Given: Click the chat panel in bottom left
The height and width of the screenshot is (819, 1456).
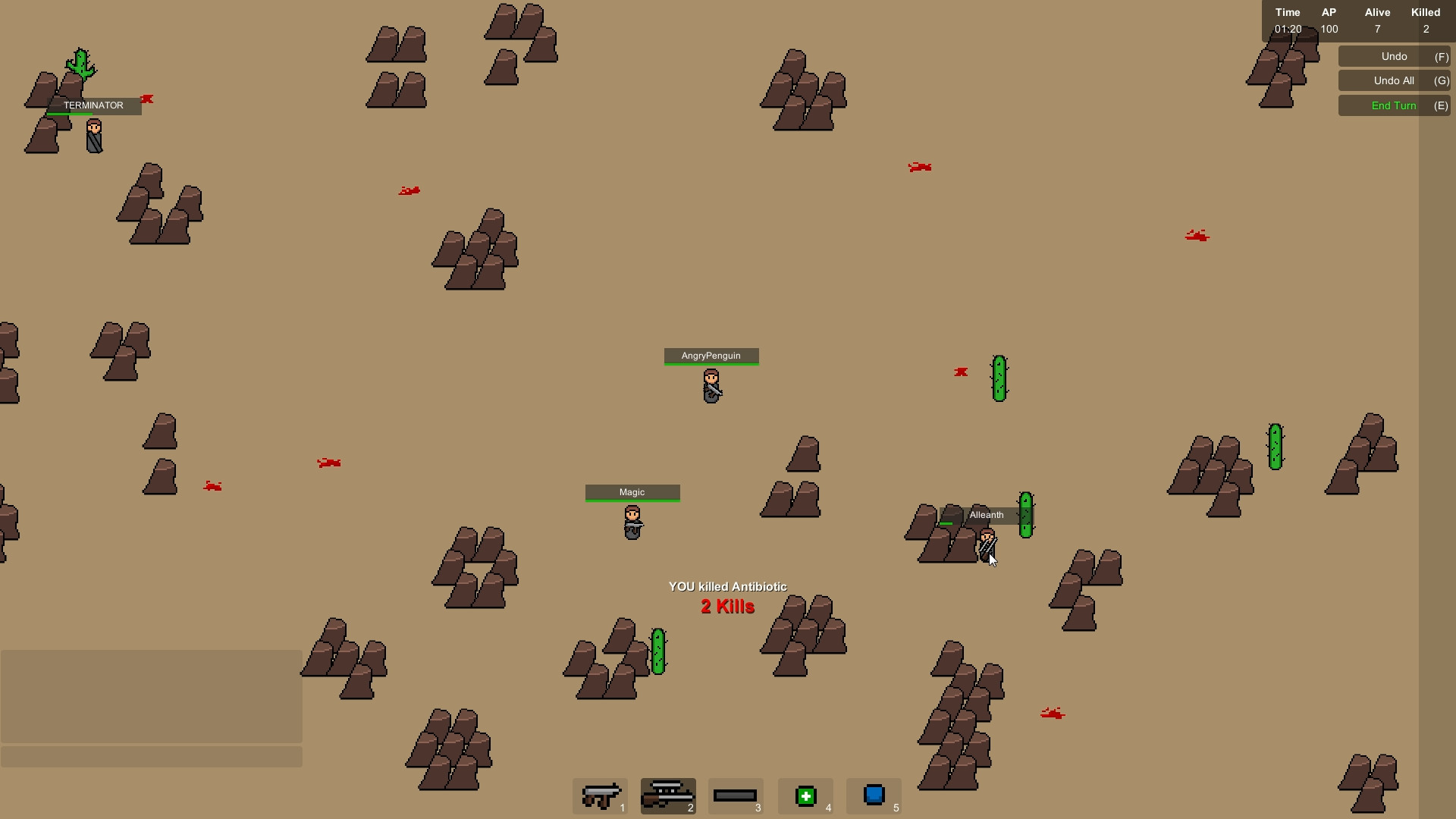Looking at the screenshot, I should point(151,696).
